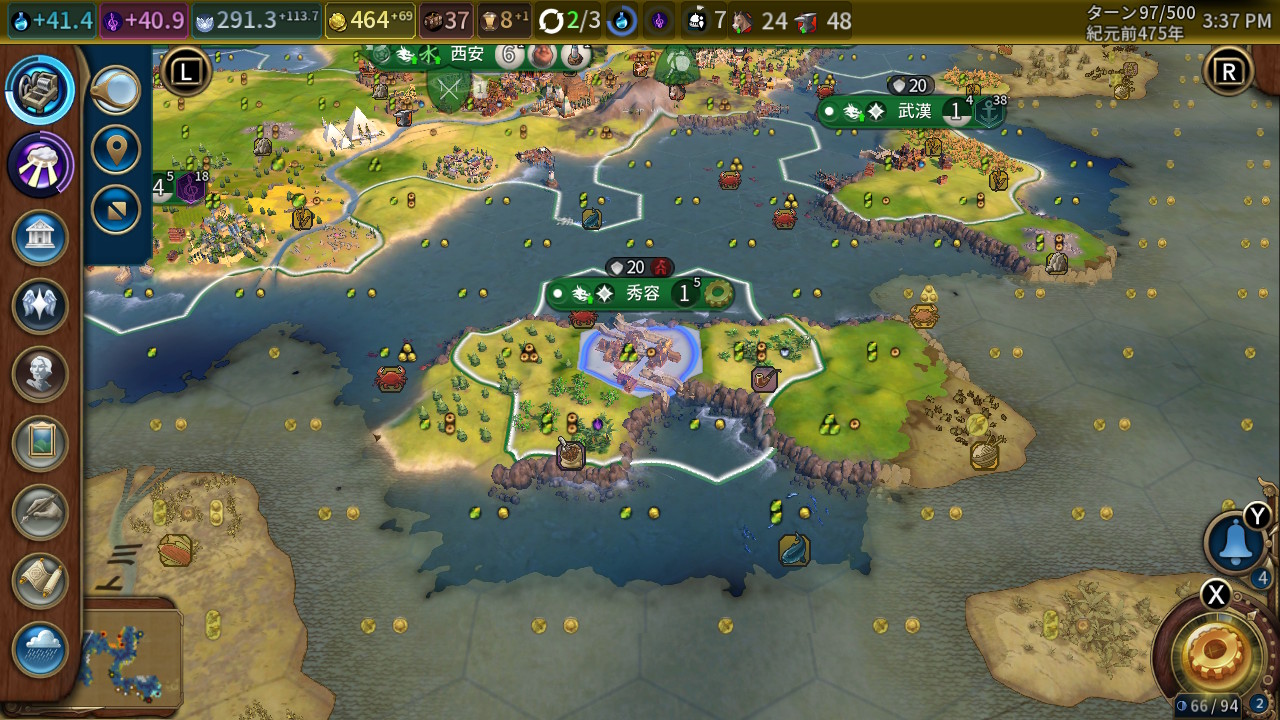Open the civics tree button
Viewport: 1280px width, 720px height.
click(40, 163)
